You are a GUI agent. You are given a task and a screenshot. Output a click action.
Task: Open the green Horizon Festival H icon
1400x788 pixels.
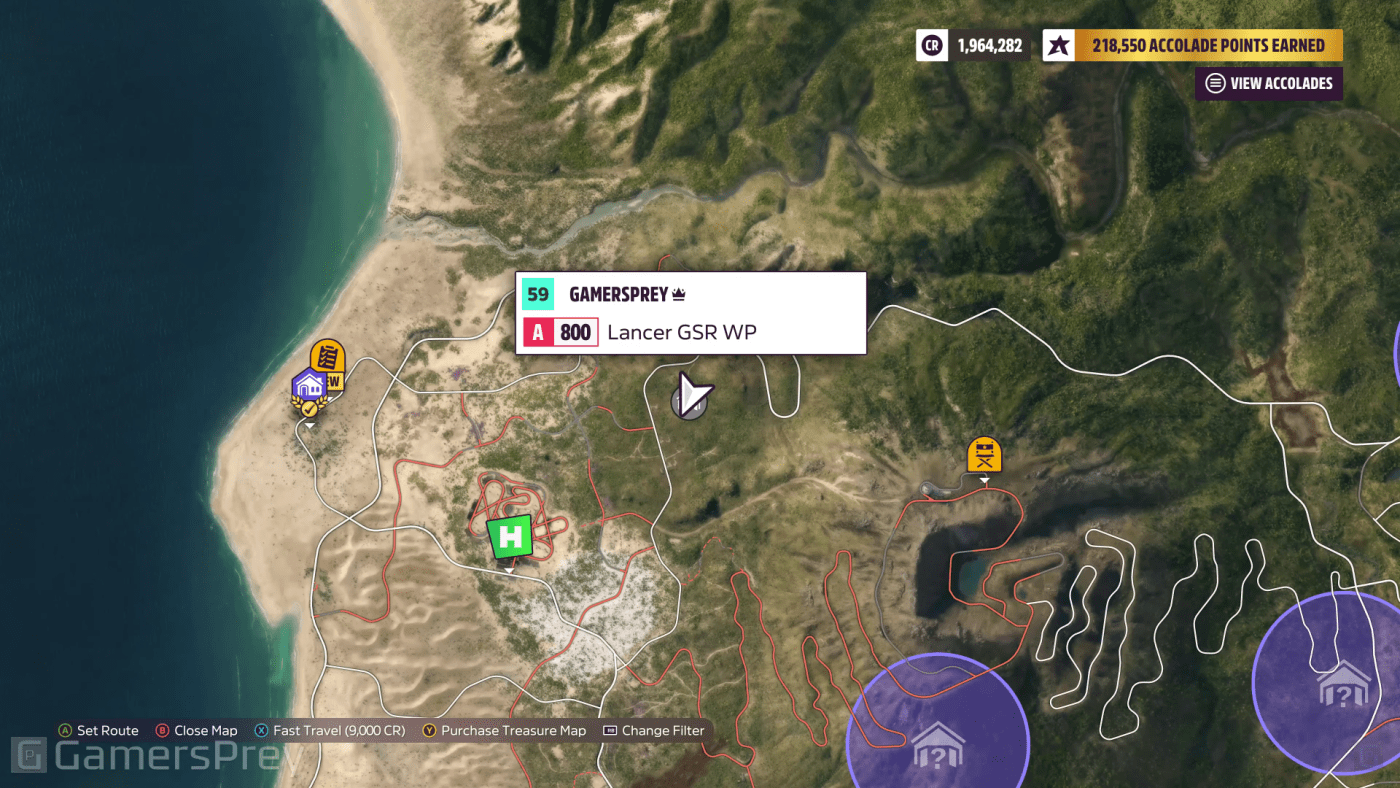(509, 537)
